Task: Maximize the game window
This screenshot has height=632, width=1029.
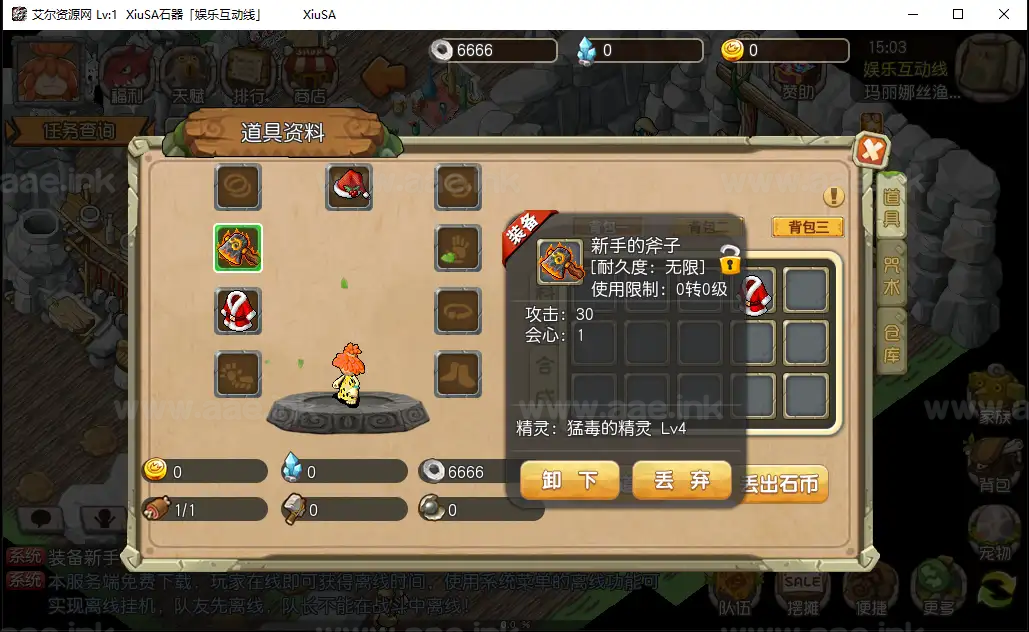Action: (x=958, y=14)
